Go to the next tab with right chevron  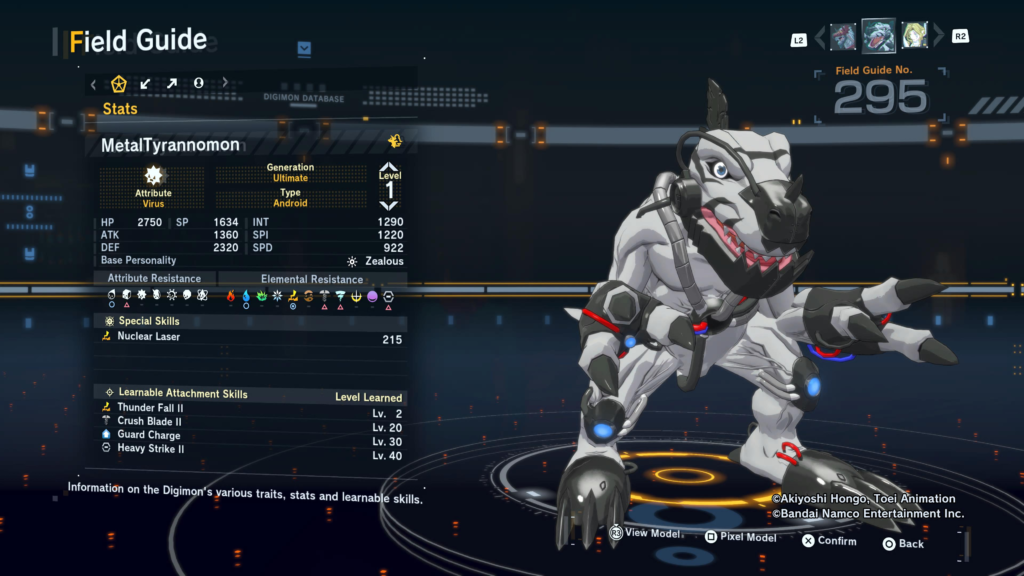click(225, 83)
